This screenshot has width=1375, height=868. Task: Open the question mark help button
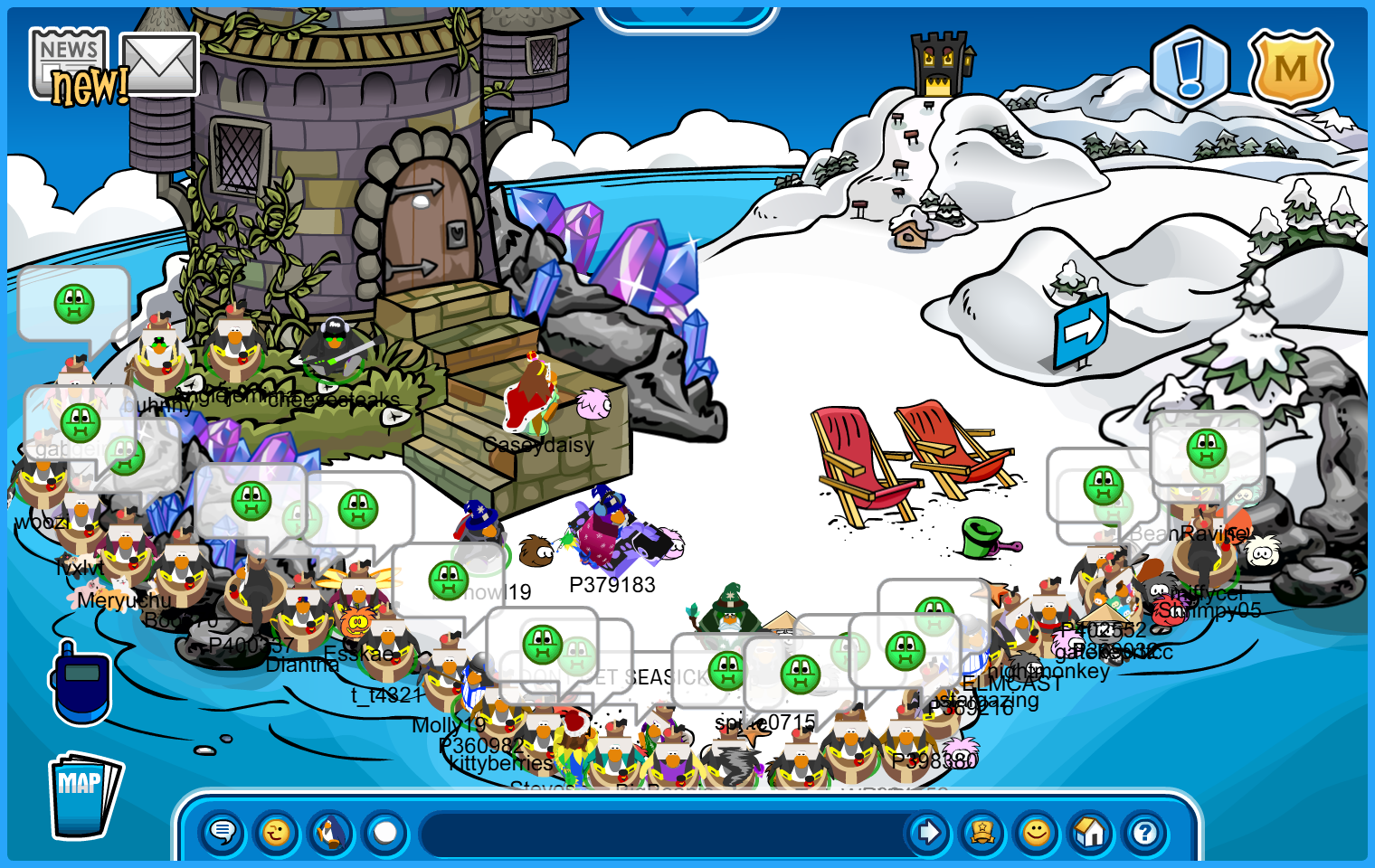point(1145,832)
